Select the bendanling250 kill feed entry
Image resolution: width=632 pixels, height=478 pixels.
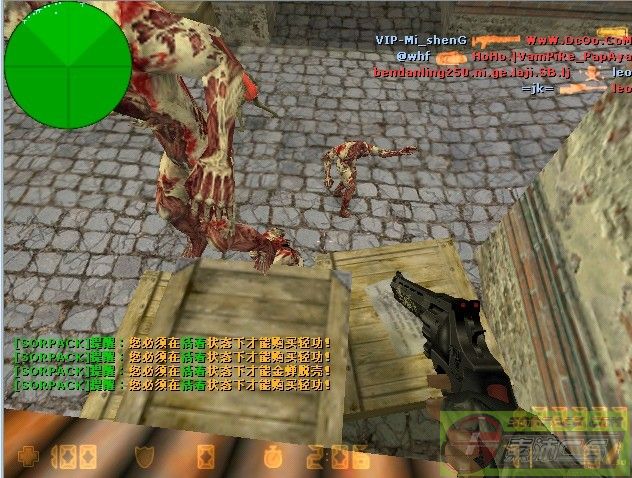460,73
